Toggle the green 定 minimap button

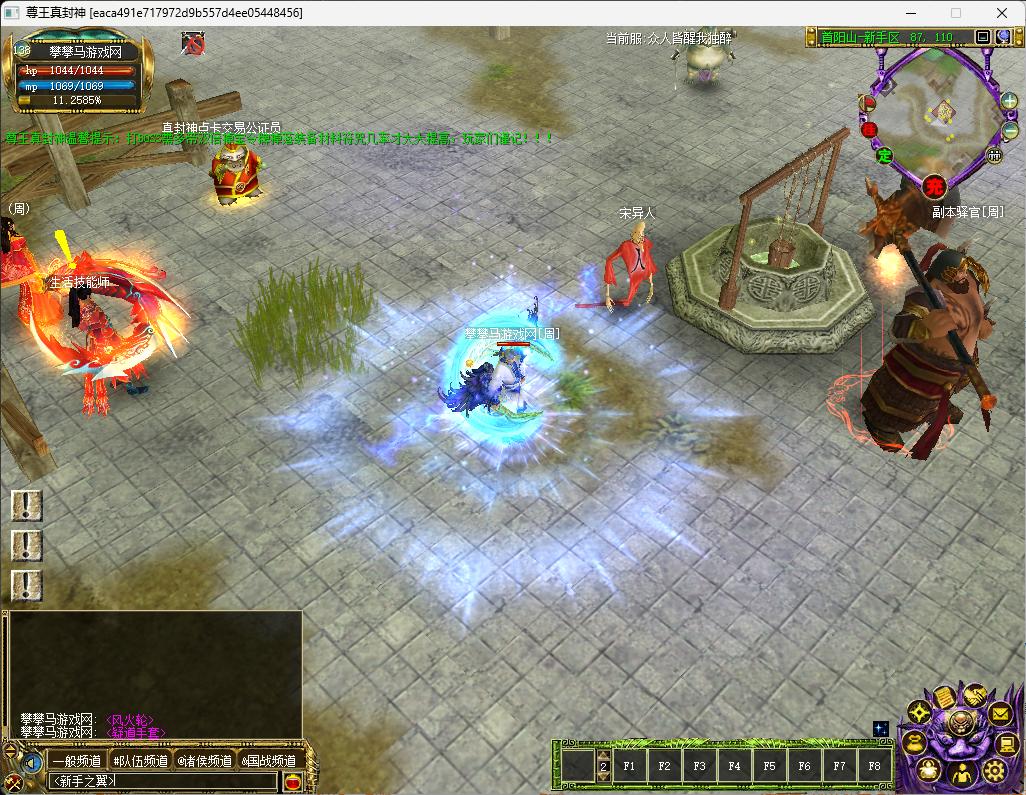(884, 155)
